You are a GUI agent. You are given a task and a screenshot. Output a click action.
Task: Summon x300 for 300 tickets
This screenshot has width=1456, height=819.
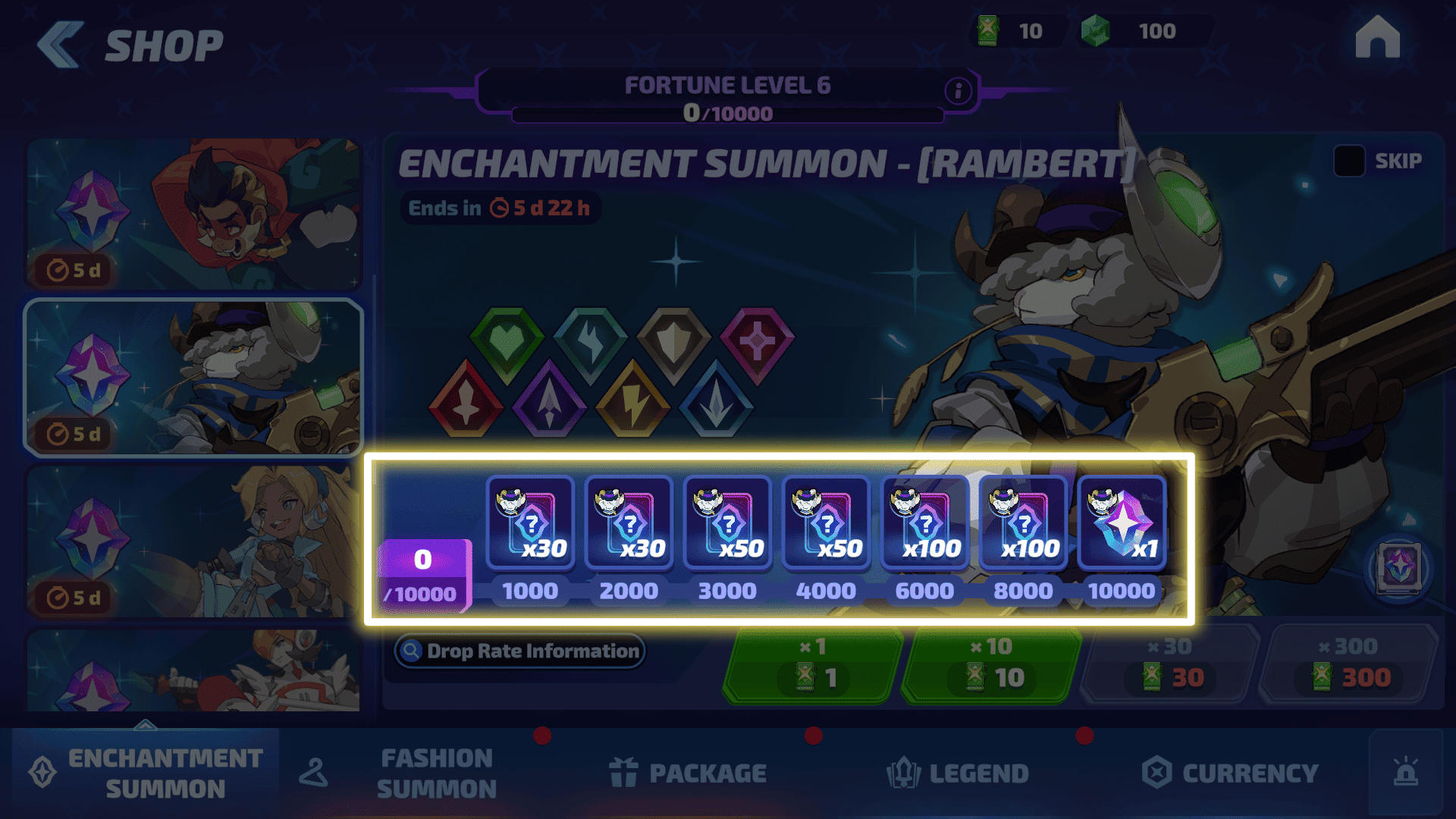(1349, 665)
